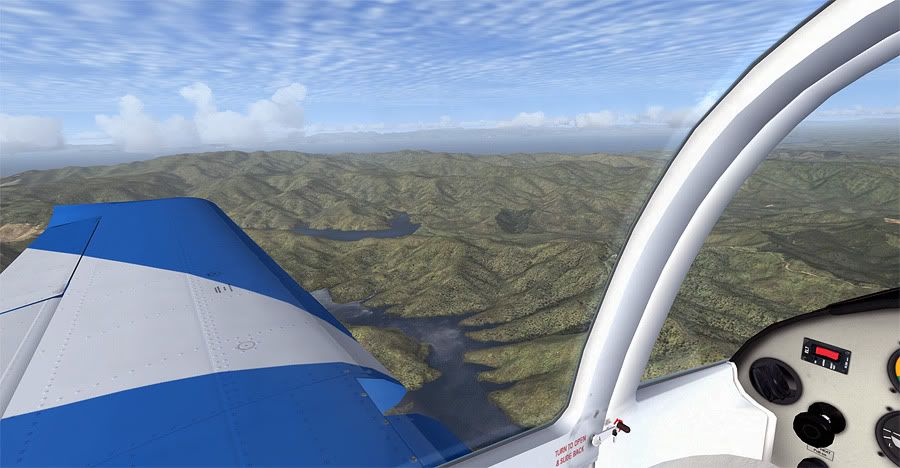Screen dimensions: 900x468
Task: Click the round black air vent
Action: tap(775, 380)
